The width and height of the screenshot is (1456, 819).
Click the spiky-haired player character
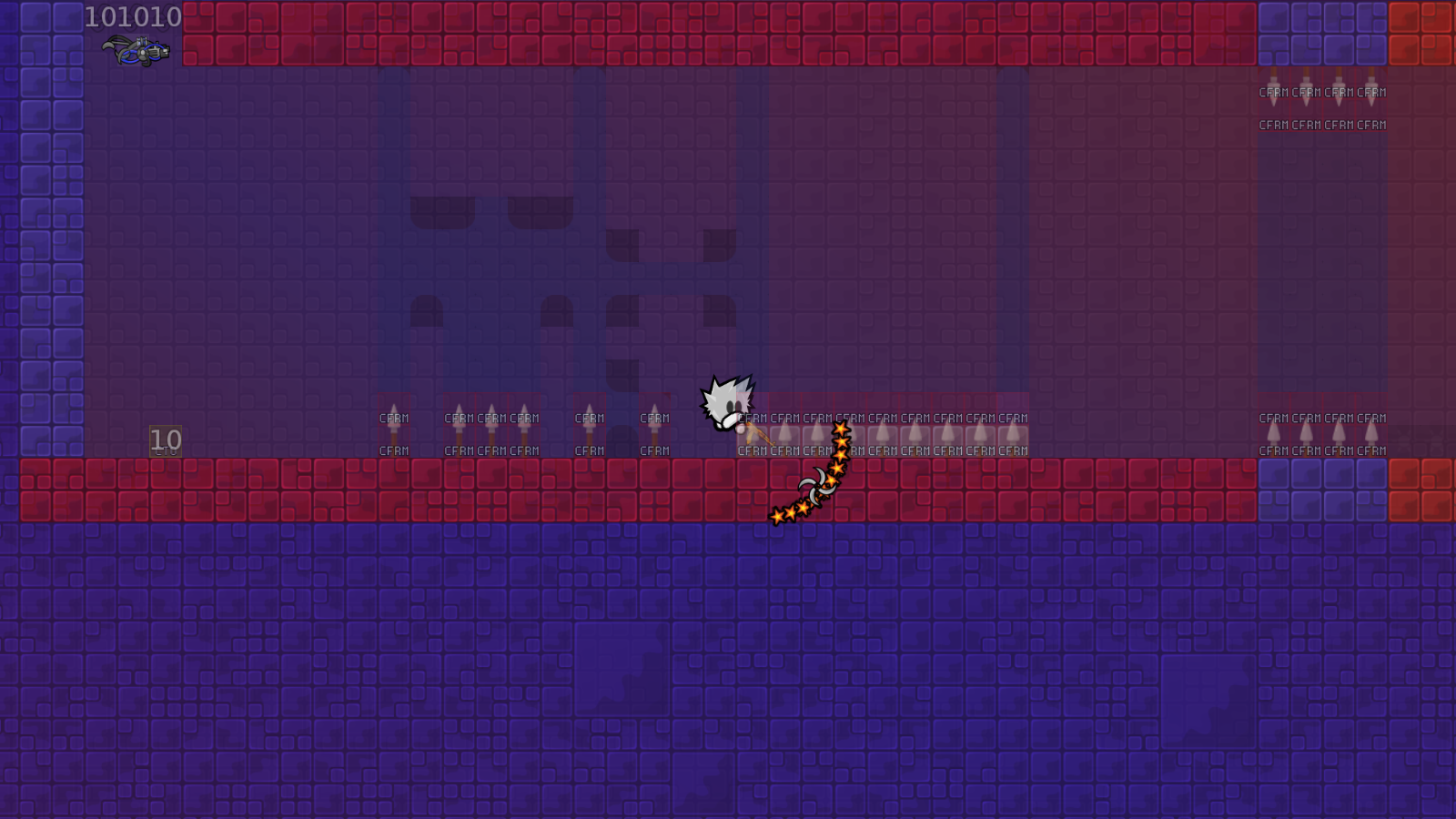tap(725, 405)
